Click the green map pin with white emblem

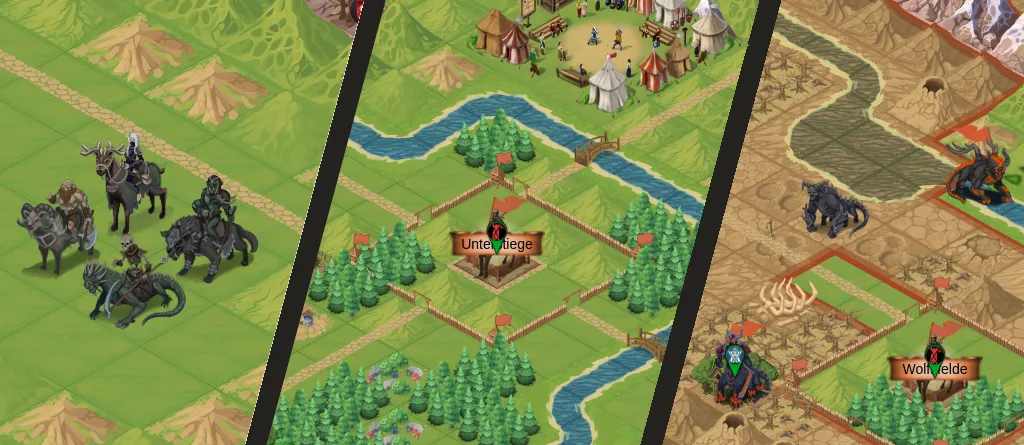point(736,359)
